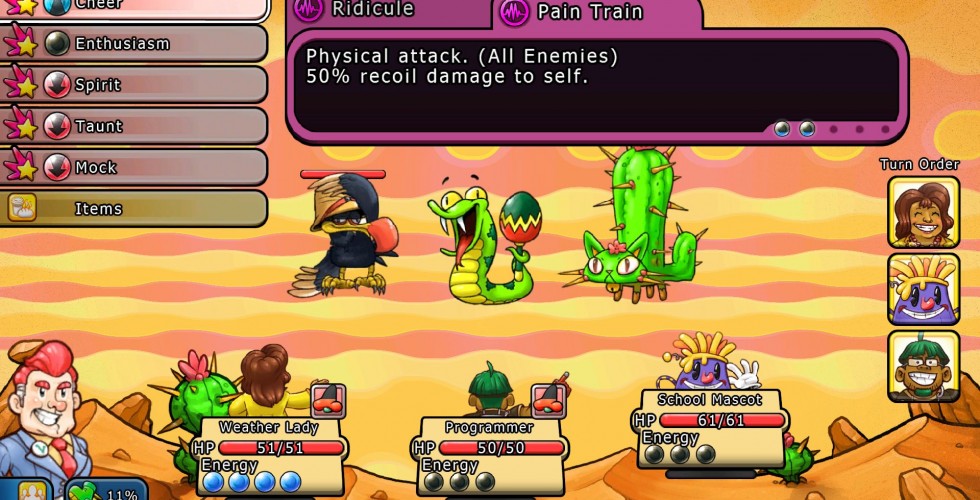Switch to the Pain Train tab
Screen dimensions: 980x500
(596, 12)
